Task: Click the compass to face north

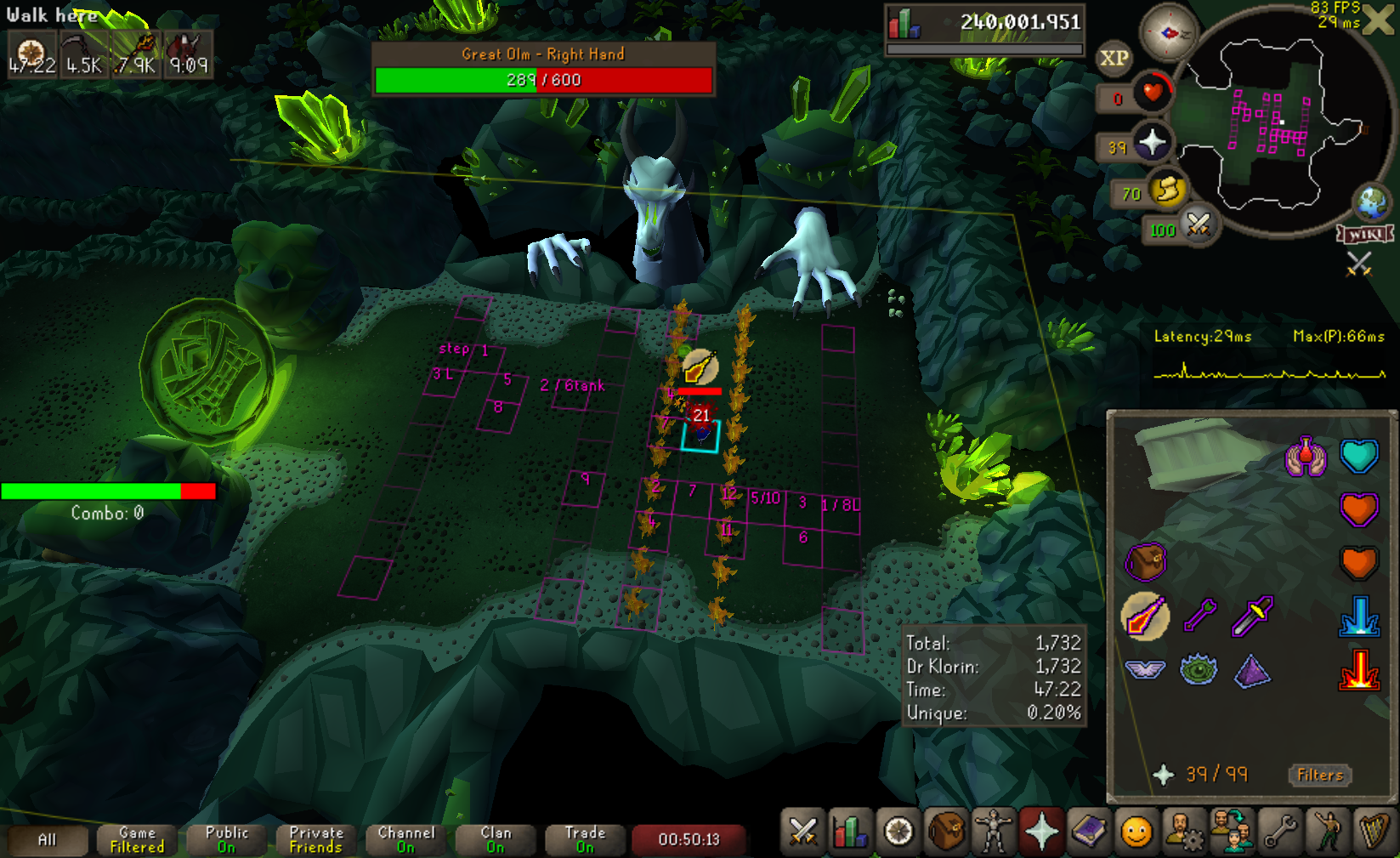Action: (x=1168, y=33)
